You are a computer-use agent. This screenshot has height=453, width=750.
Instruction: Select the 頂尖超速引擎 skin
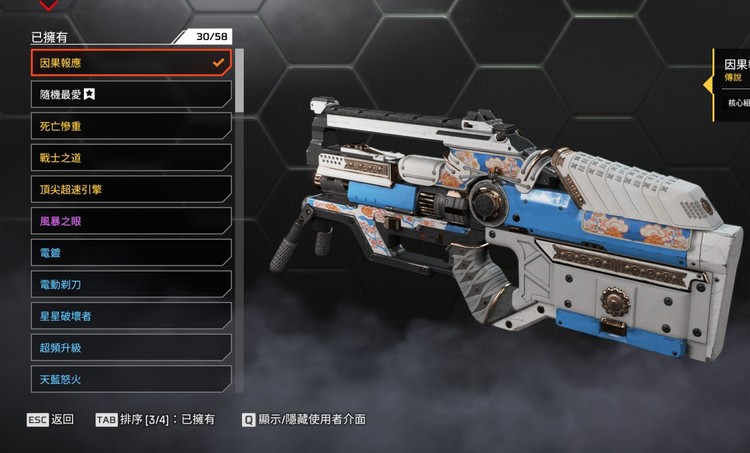tap(131, 189)
